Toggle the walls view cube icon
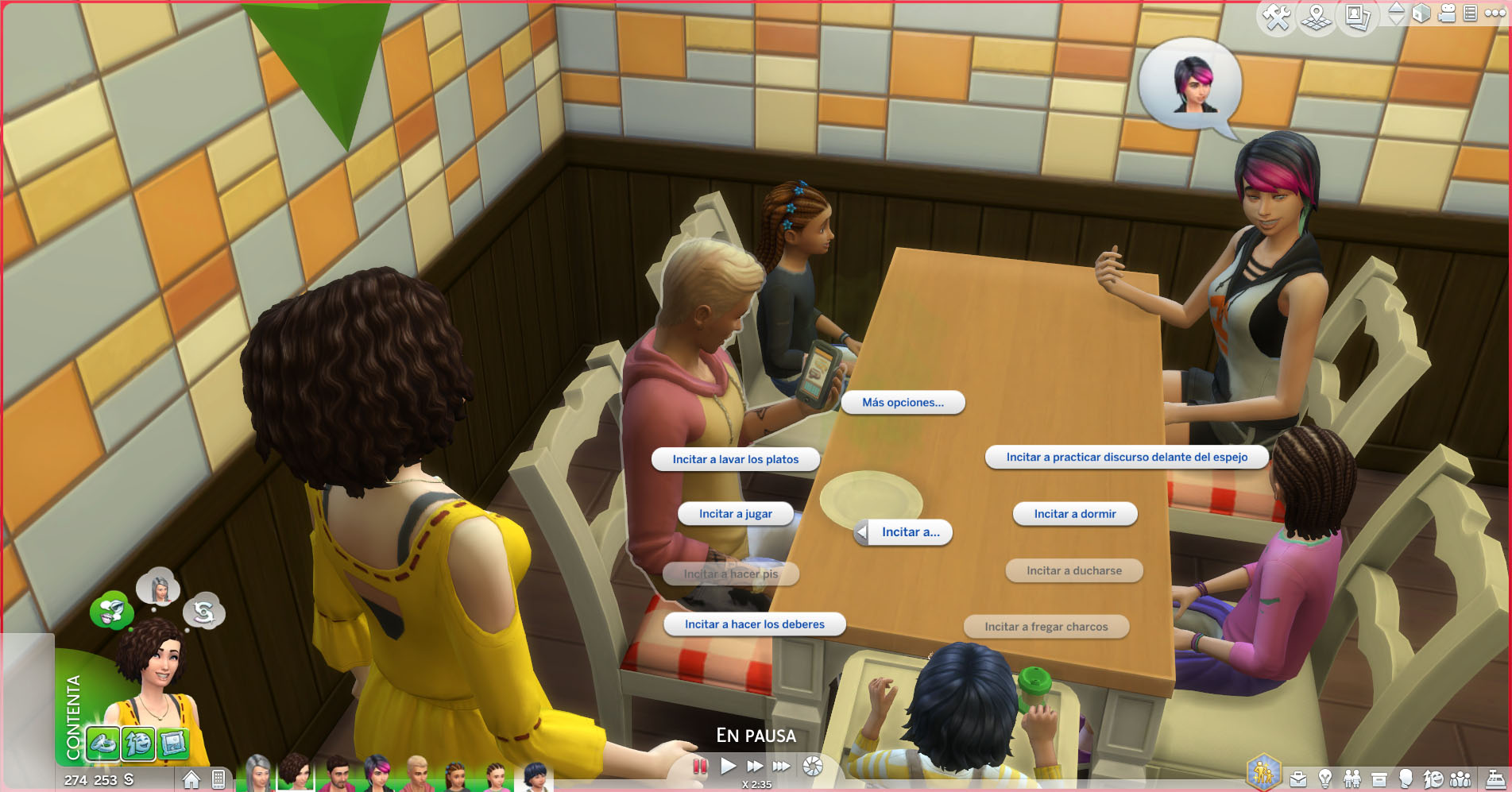1512x792 pixels. coord(1421,14)
